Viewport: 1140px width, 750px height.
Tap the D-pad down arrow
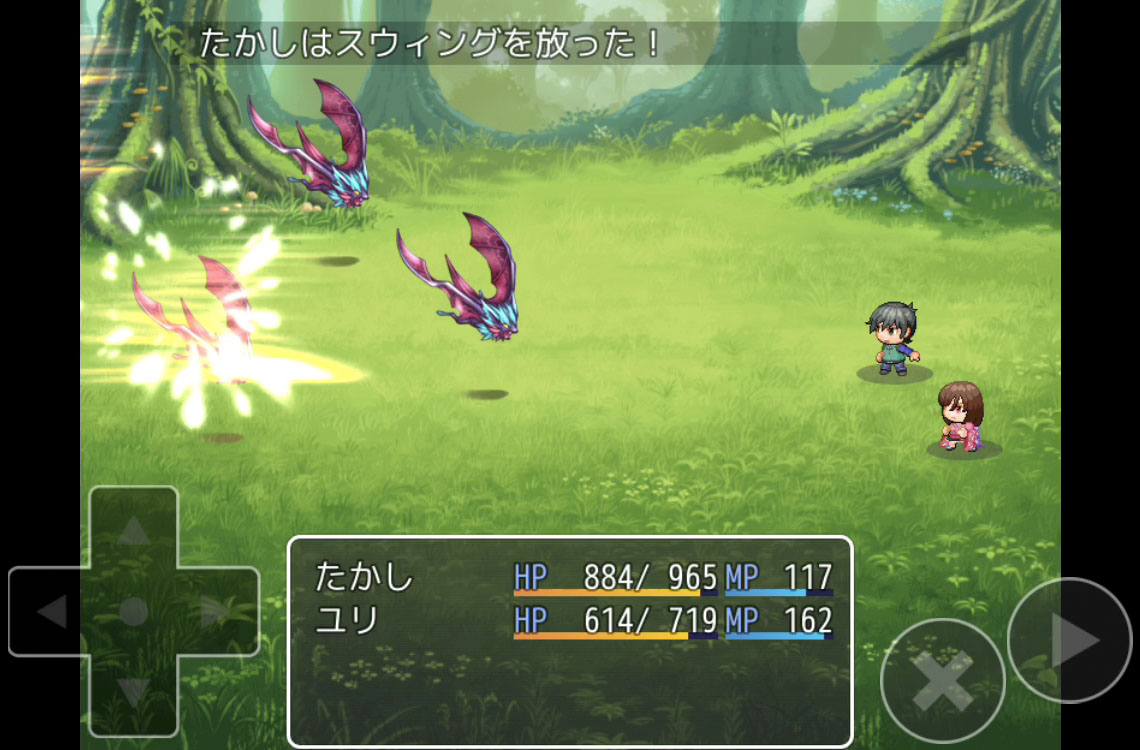[133, 692]
